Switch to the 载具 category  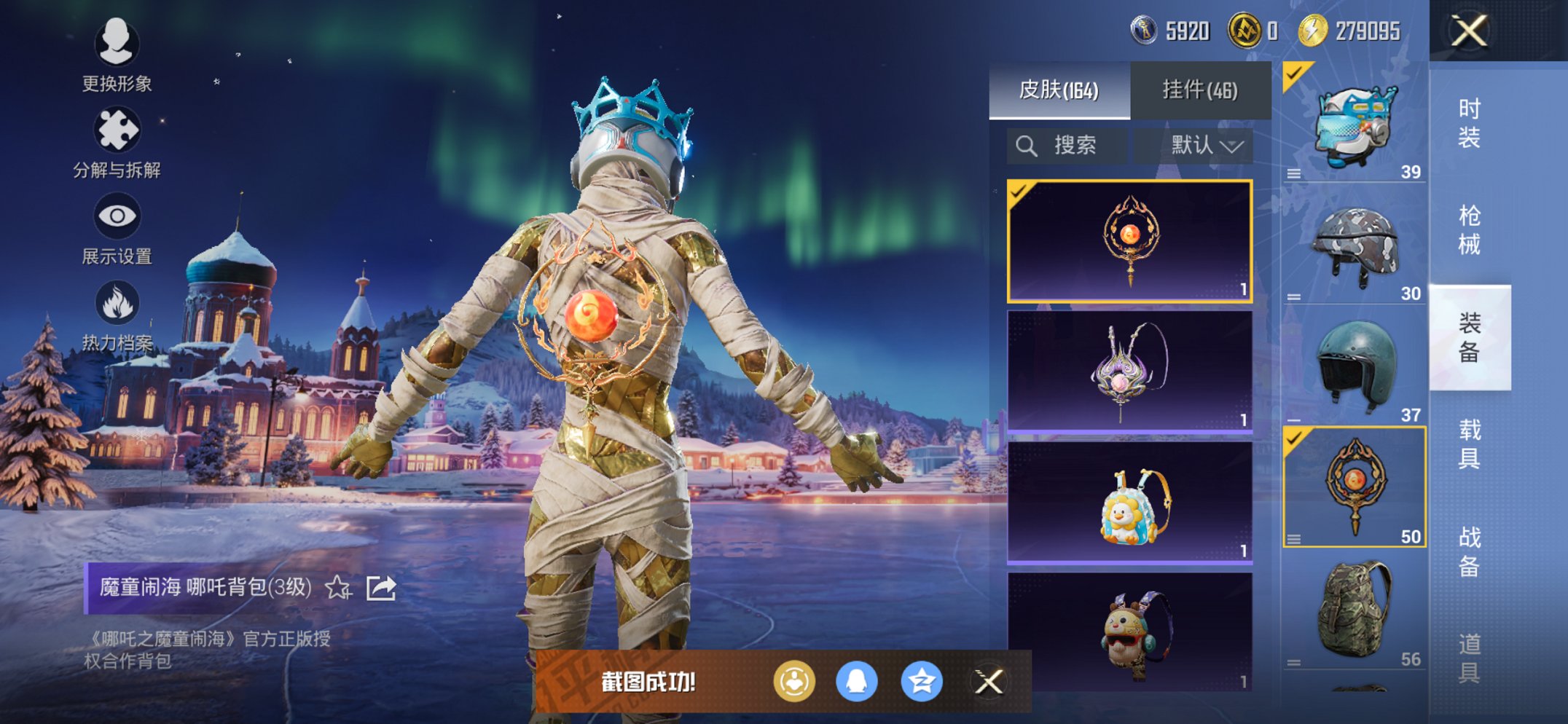1469,444
